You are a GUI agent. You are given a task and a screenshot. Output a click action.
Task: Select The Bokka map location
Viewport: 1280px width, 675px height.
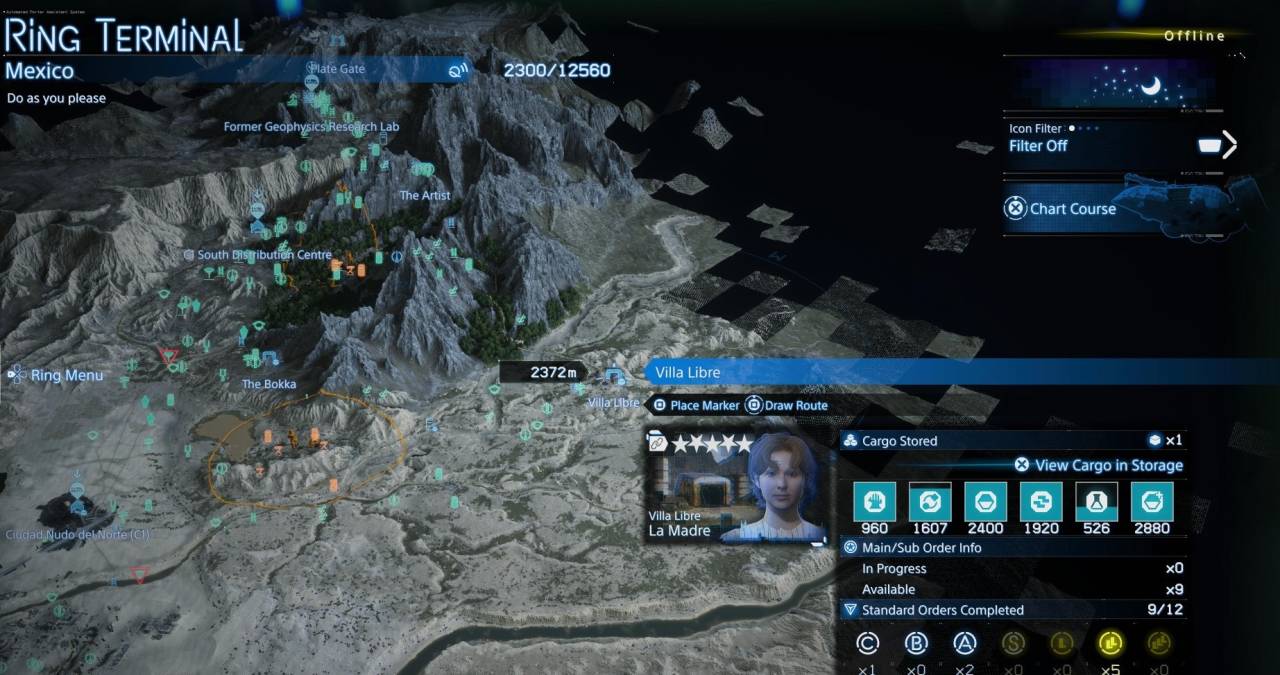click(x=269, y=384)
